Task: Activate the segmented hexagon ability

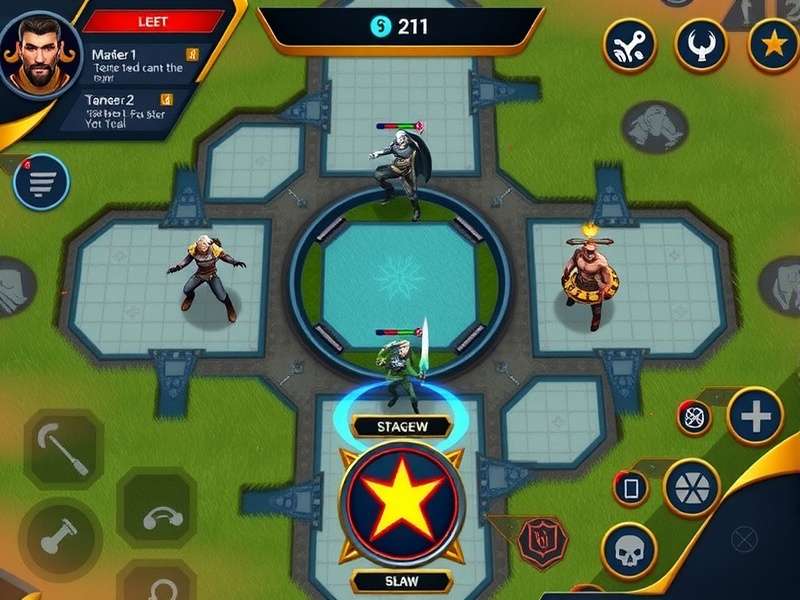Action: click(692, 488)
